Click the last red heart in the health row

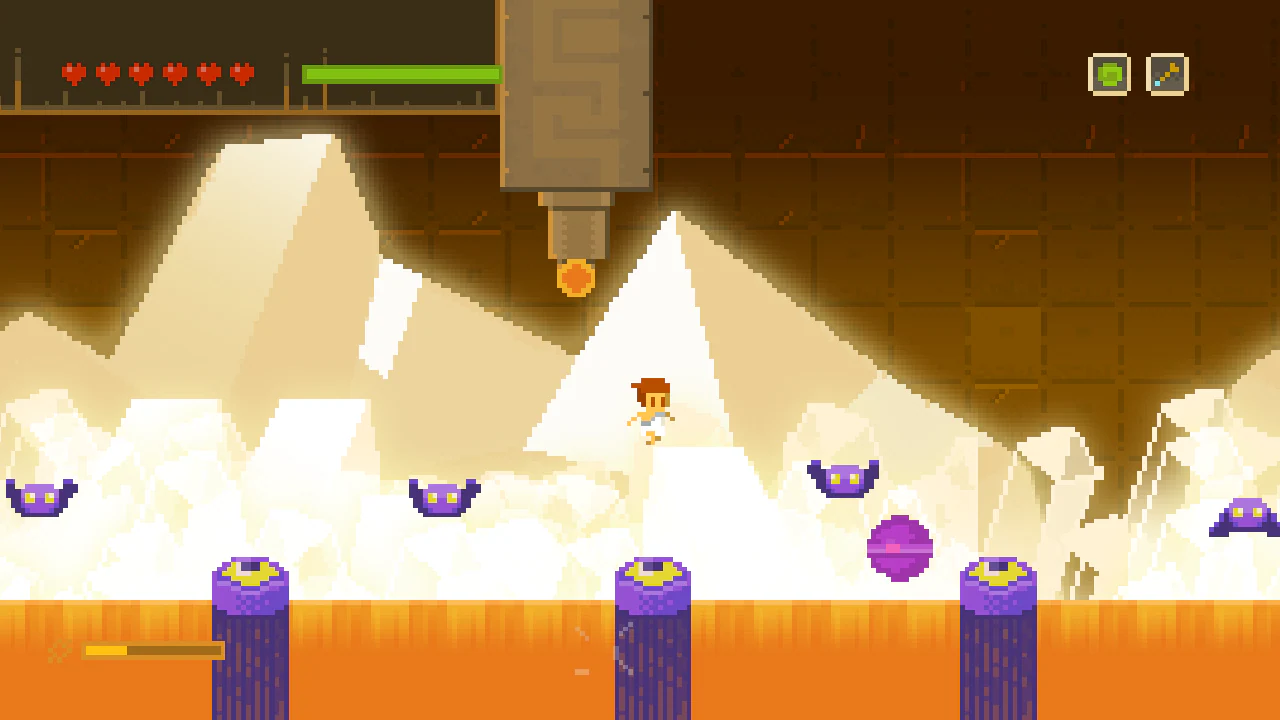(242, 72)
